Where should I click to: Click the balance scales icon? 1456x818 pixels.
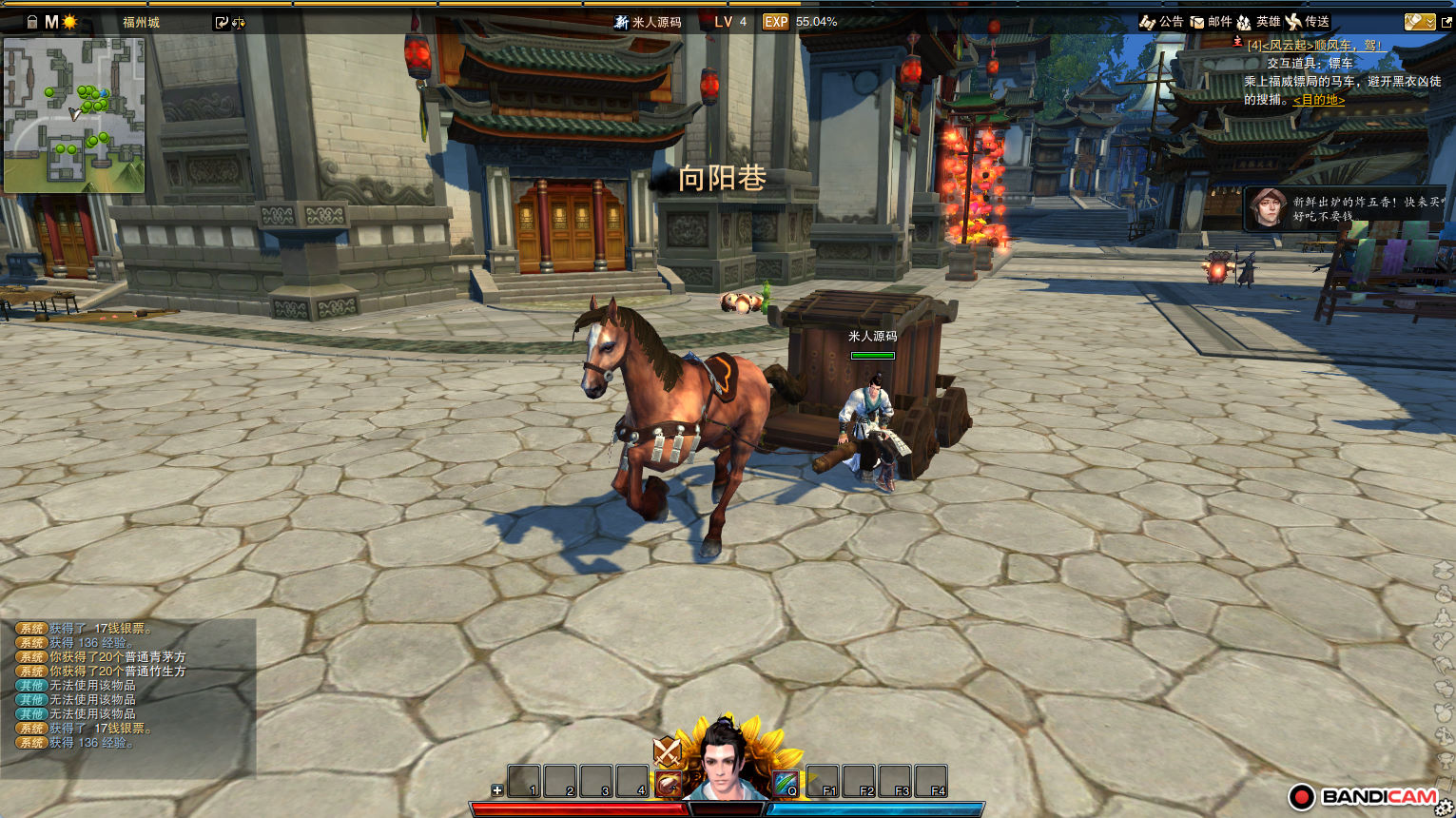239,22
